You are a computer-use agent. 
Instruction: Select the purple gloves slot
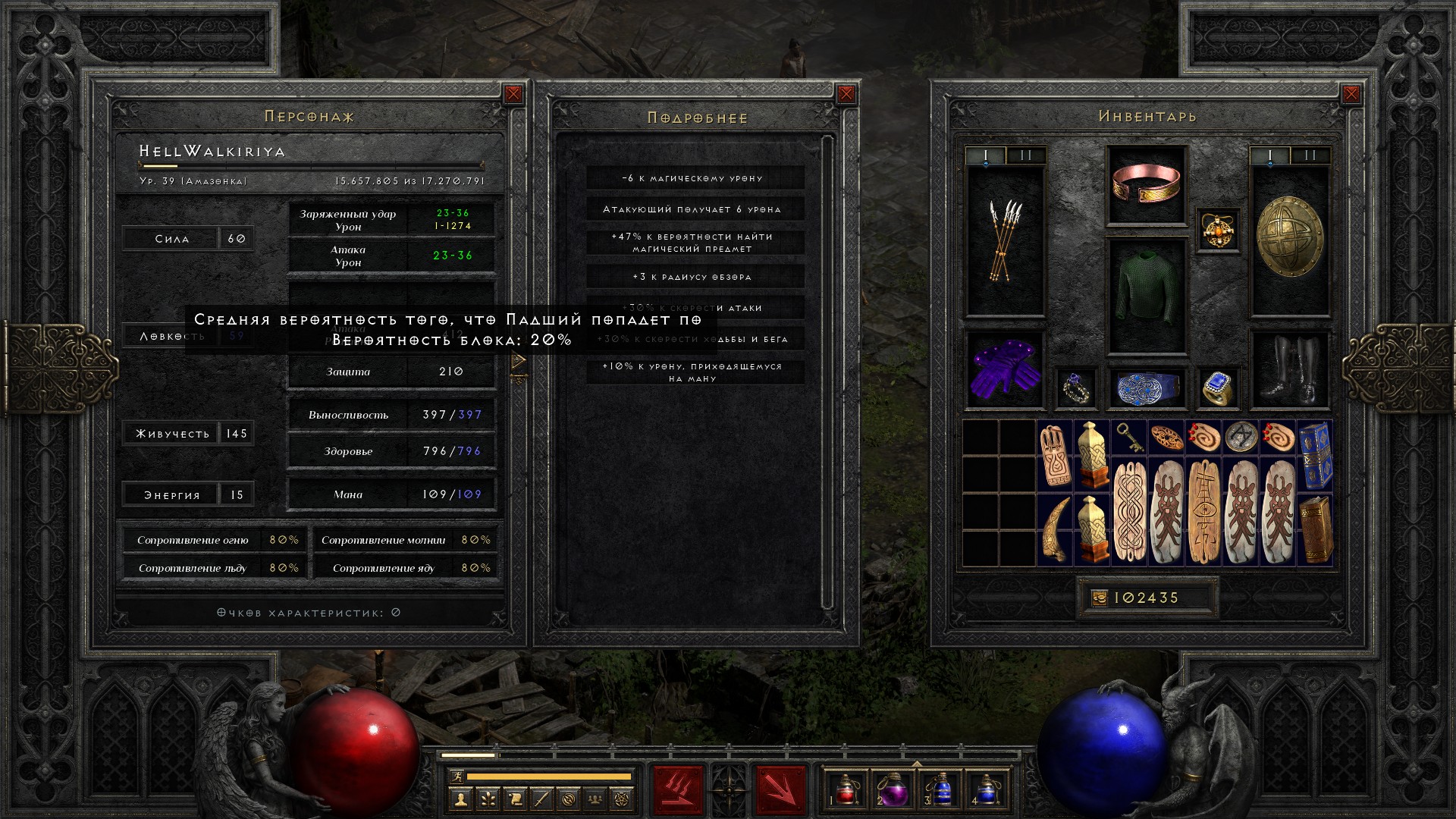click(x=1005, y=369)
